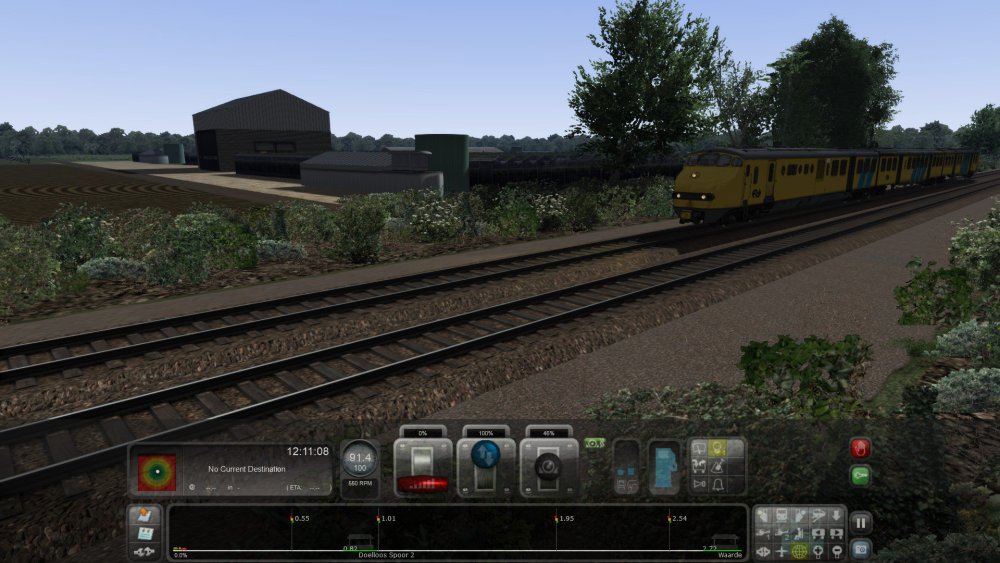Image resolution: width=1000 pixels, height=563 pixels.
Task: Open the task list notepad icon
Action: 143,533
